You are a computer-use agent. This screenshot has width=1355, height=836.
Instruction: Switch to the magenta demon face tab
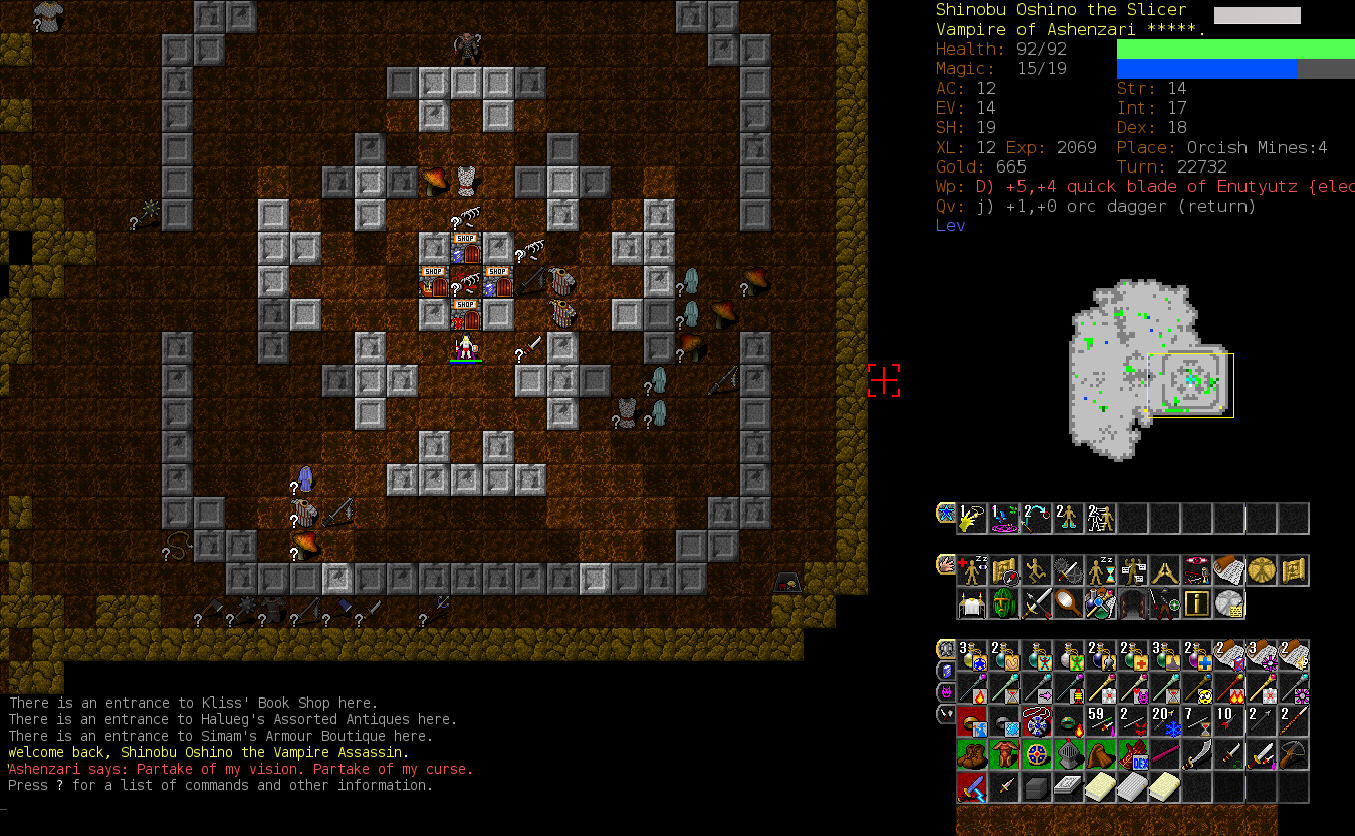tap(945, 691)
